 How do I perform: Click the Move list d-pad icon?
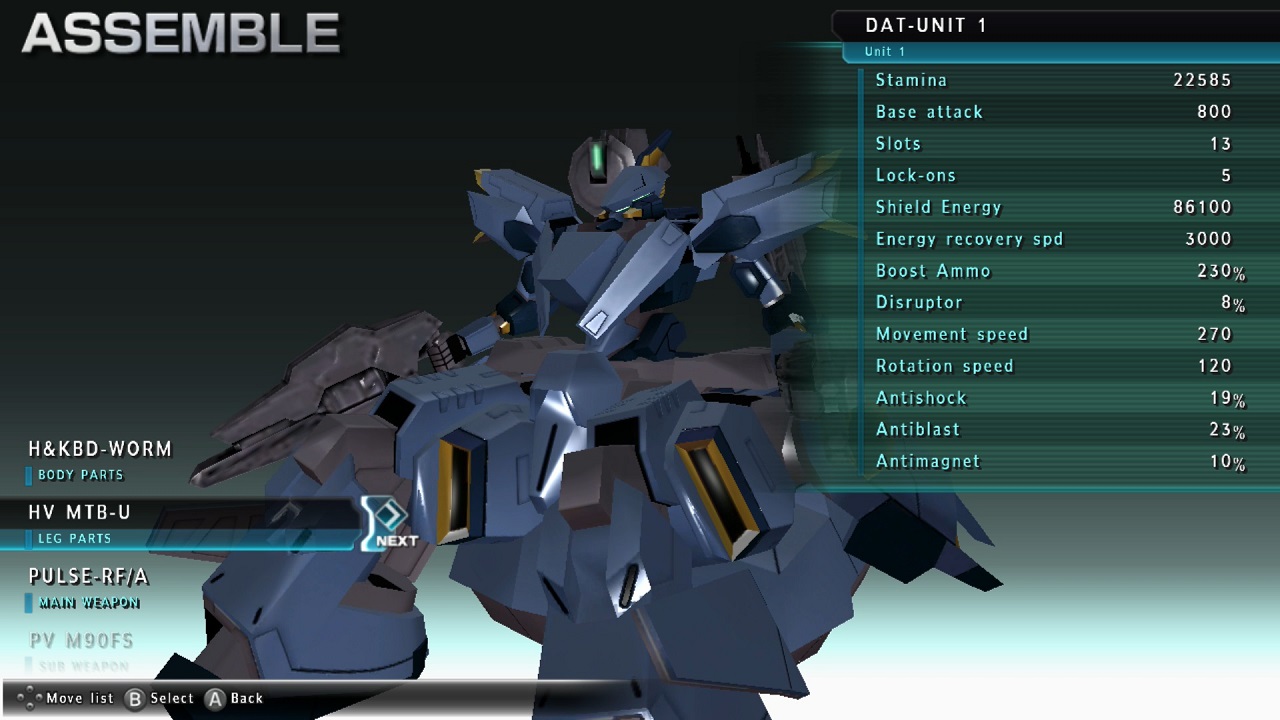[30, 698]
